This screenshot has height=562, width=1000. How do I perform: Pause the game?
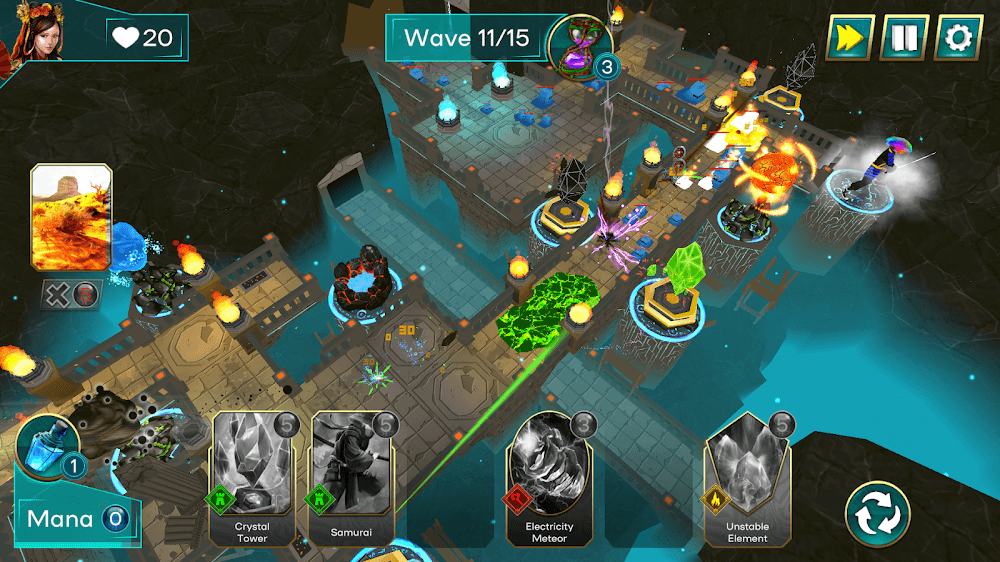tap(904, 38)
